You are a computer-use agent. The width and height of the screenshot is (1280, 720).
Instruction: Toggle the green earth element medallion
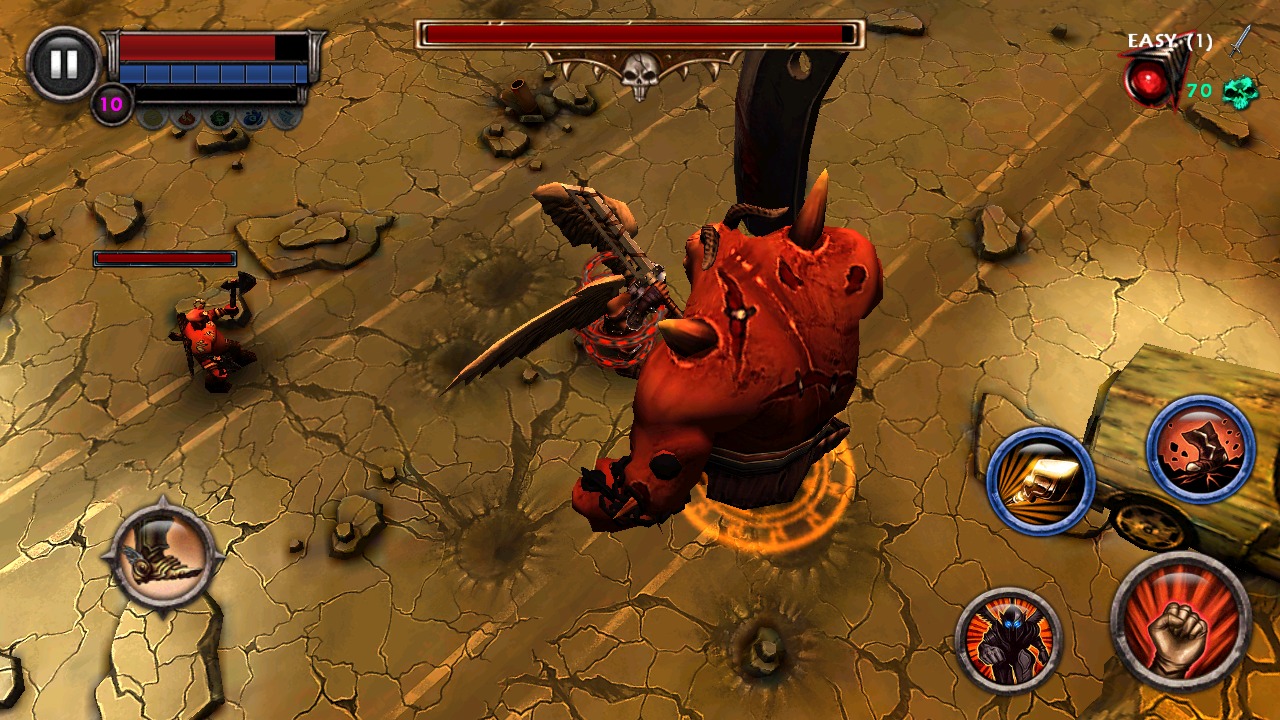click(x=220, y=117)
